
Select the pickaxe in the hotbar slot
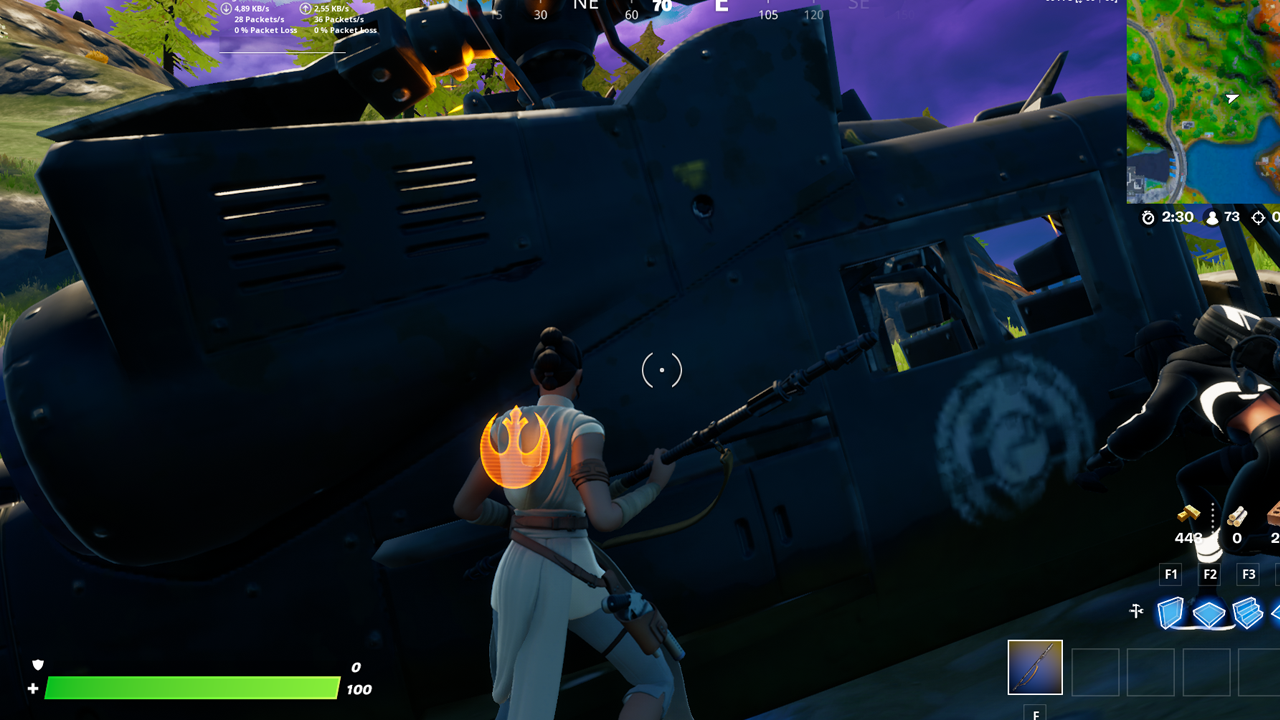click(x=1034, y=667)
